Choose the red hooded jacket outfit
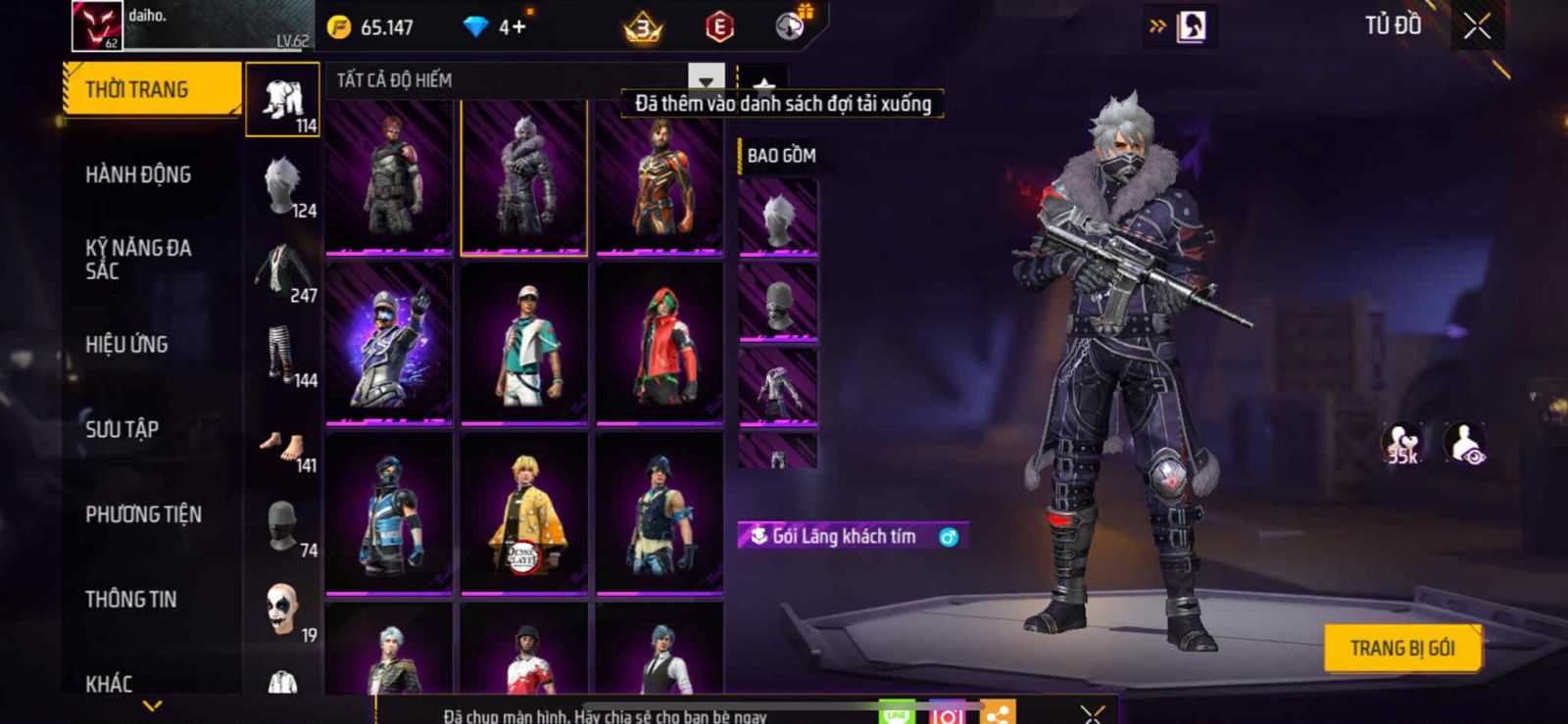 pos(660,345)
